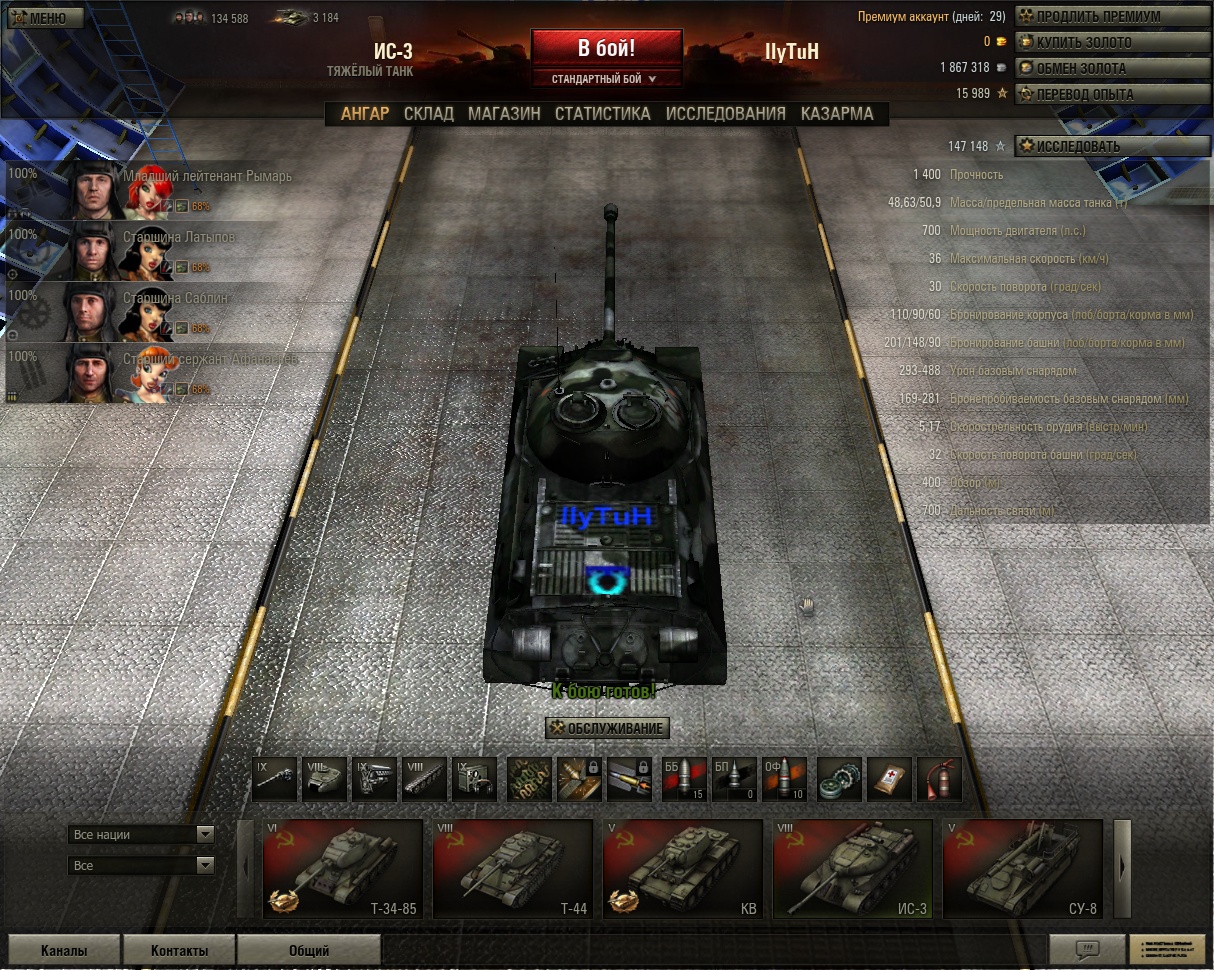
Task: Open the Все нации nation filter
Action: point(141,834)
